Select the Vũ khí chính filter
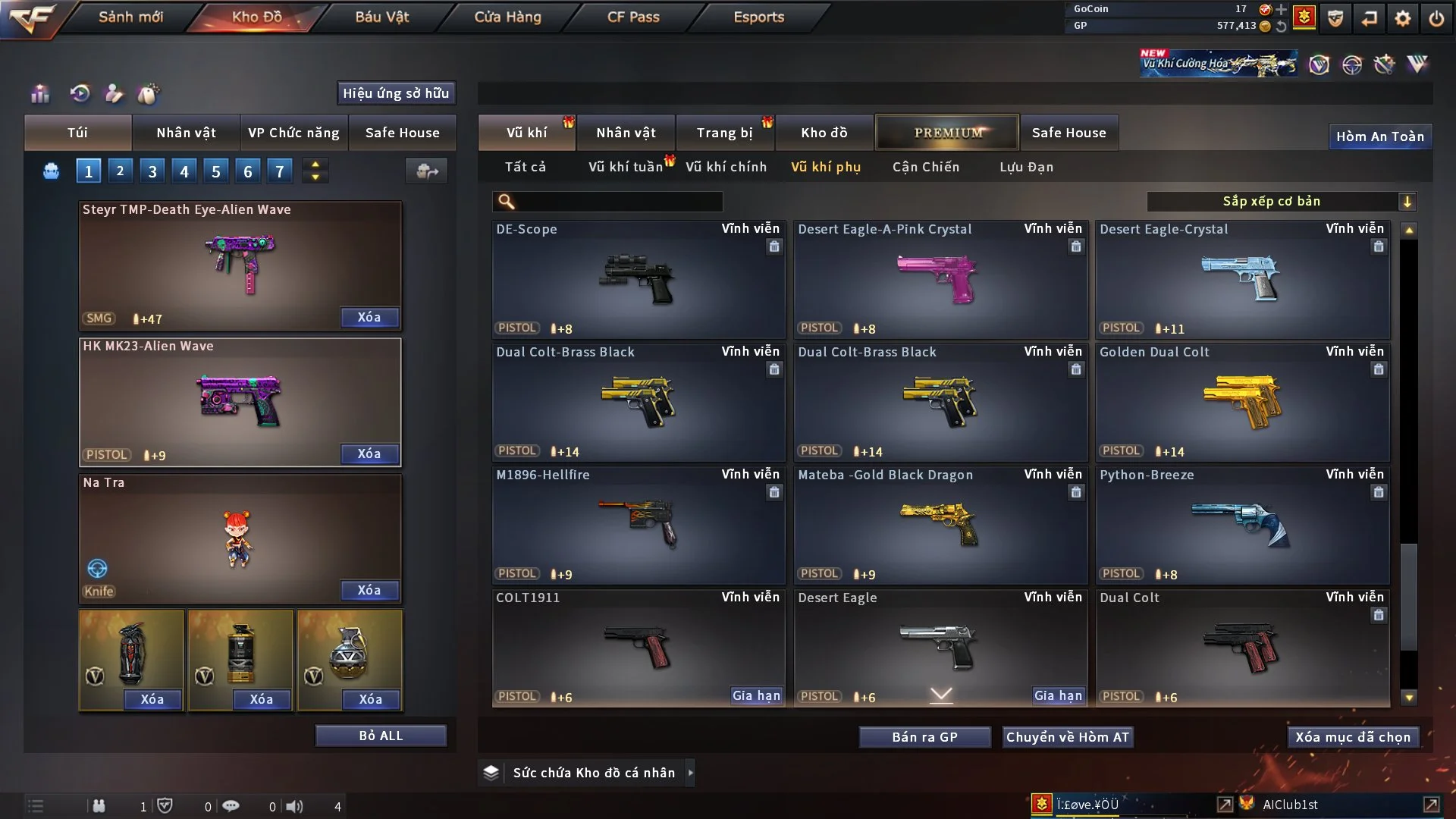 click(x=726, y=167)
